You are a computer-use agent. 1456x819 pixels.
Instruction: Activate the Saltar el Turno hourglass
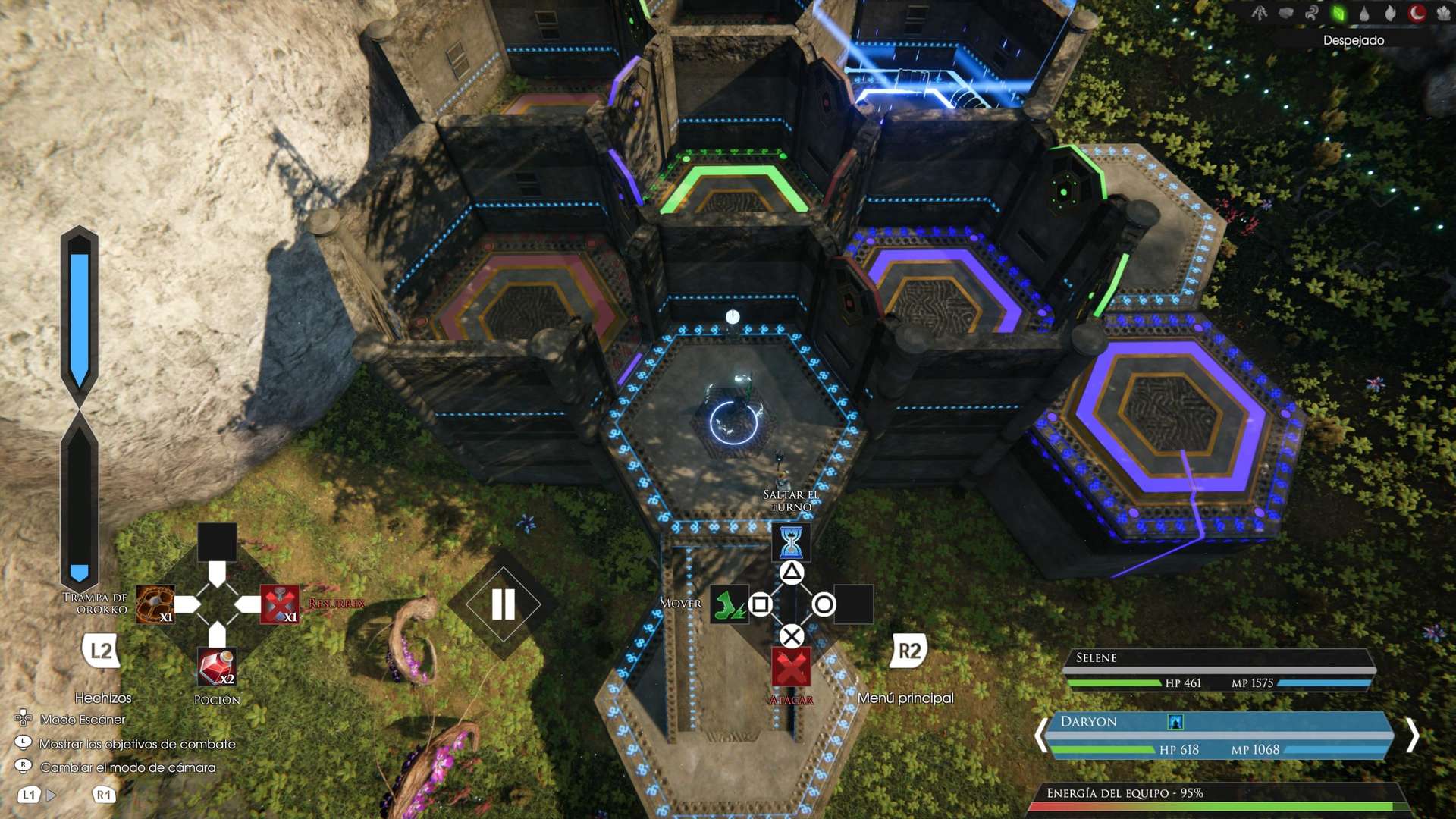[791, 541]
